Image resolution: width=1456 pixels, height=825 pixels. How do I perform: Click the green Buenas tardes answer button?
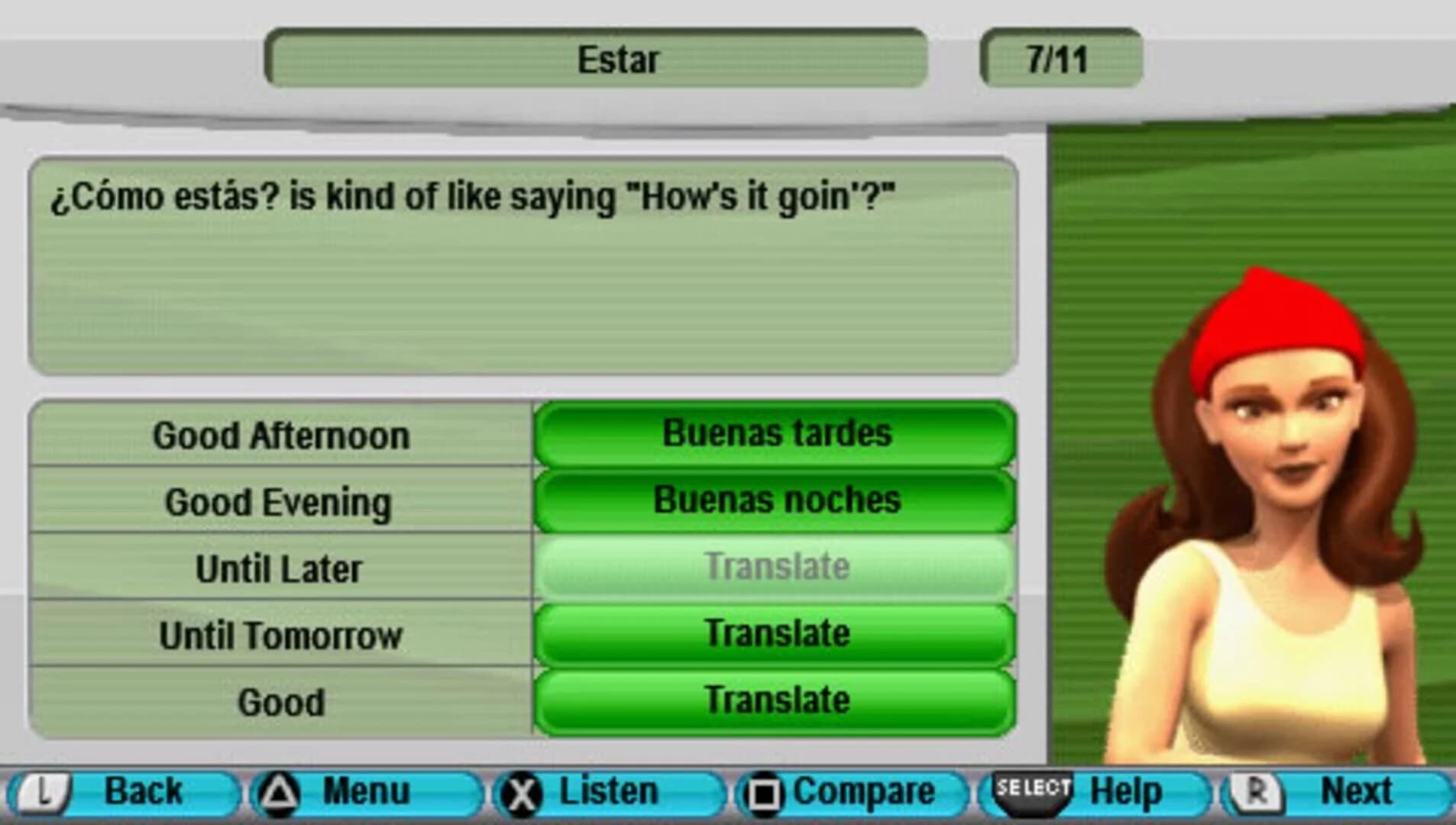(774, 433)
